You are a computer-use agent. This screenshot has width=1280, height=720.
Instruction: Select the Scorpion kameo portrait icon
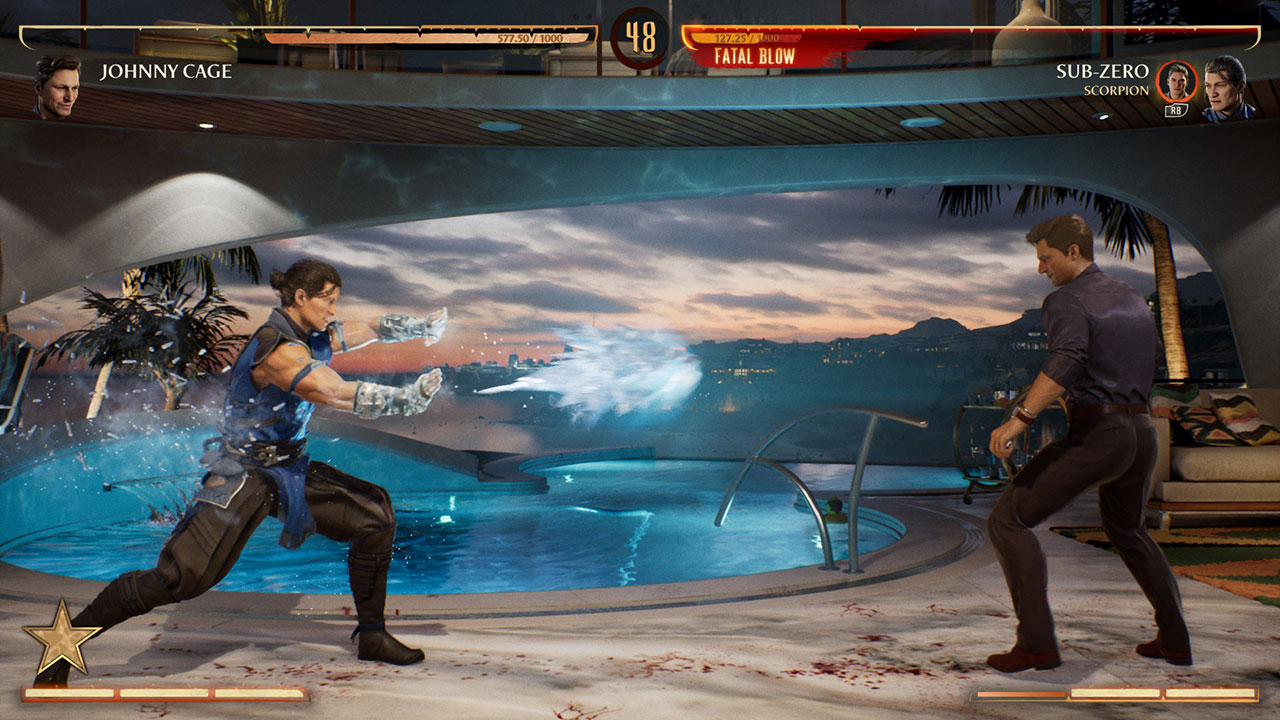point(1176,82)
